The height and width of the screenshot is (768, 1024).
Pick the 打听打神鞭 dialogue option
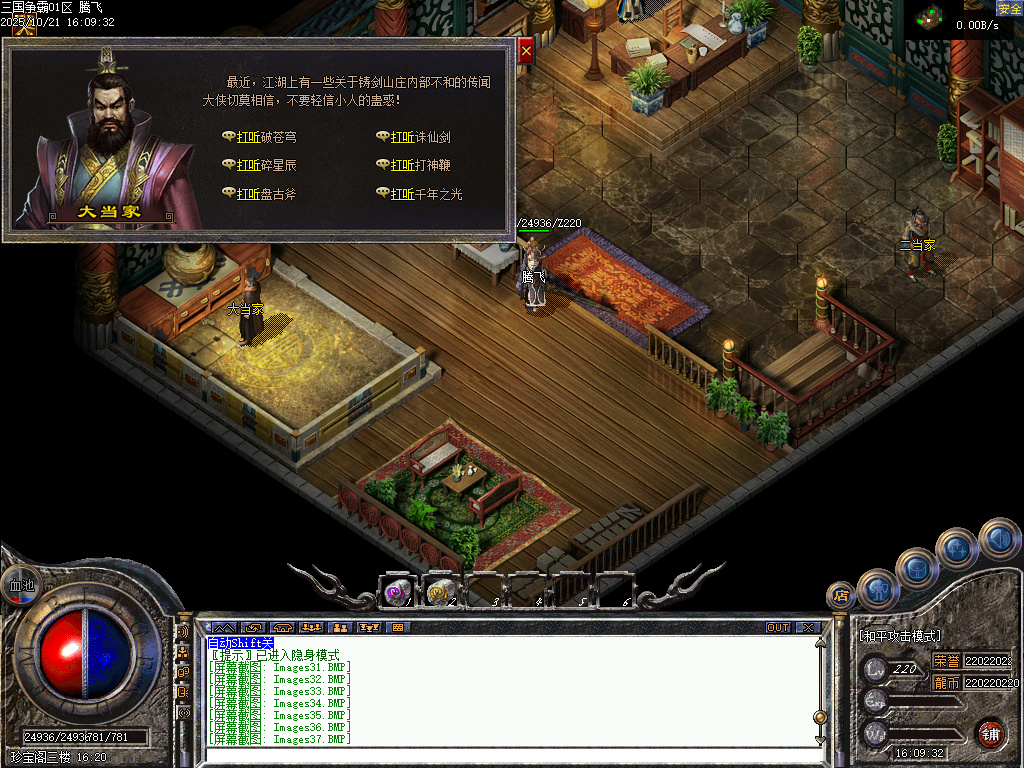421,165
